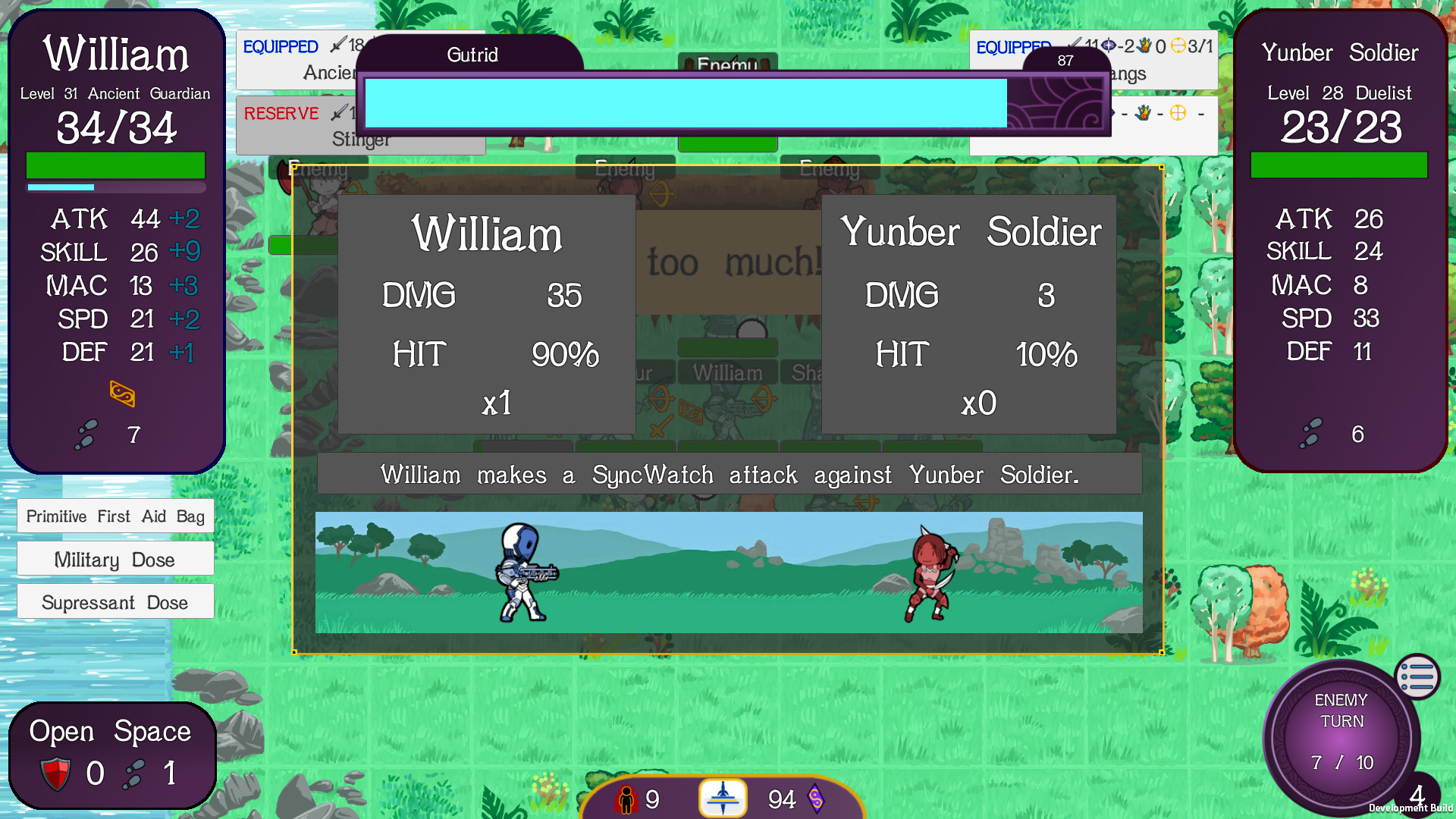
Task: Toggle the yellow ring stat icon showing 3/1
Action: point(1179,47)
